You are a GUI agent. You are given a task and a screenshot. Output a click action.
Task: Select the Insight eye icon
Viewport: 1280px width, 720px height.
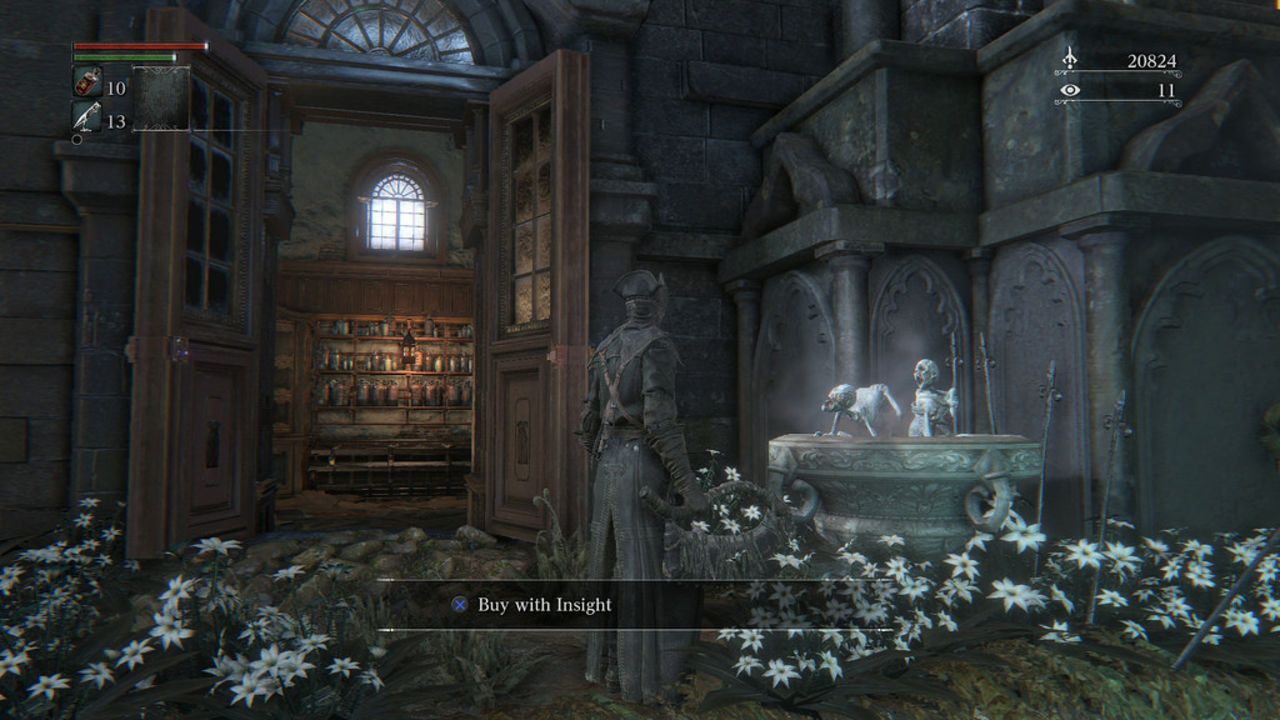1071,92
